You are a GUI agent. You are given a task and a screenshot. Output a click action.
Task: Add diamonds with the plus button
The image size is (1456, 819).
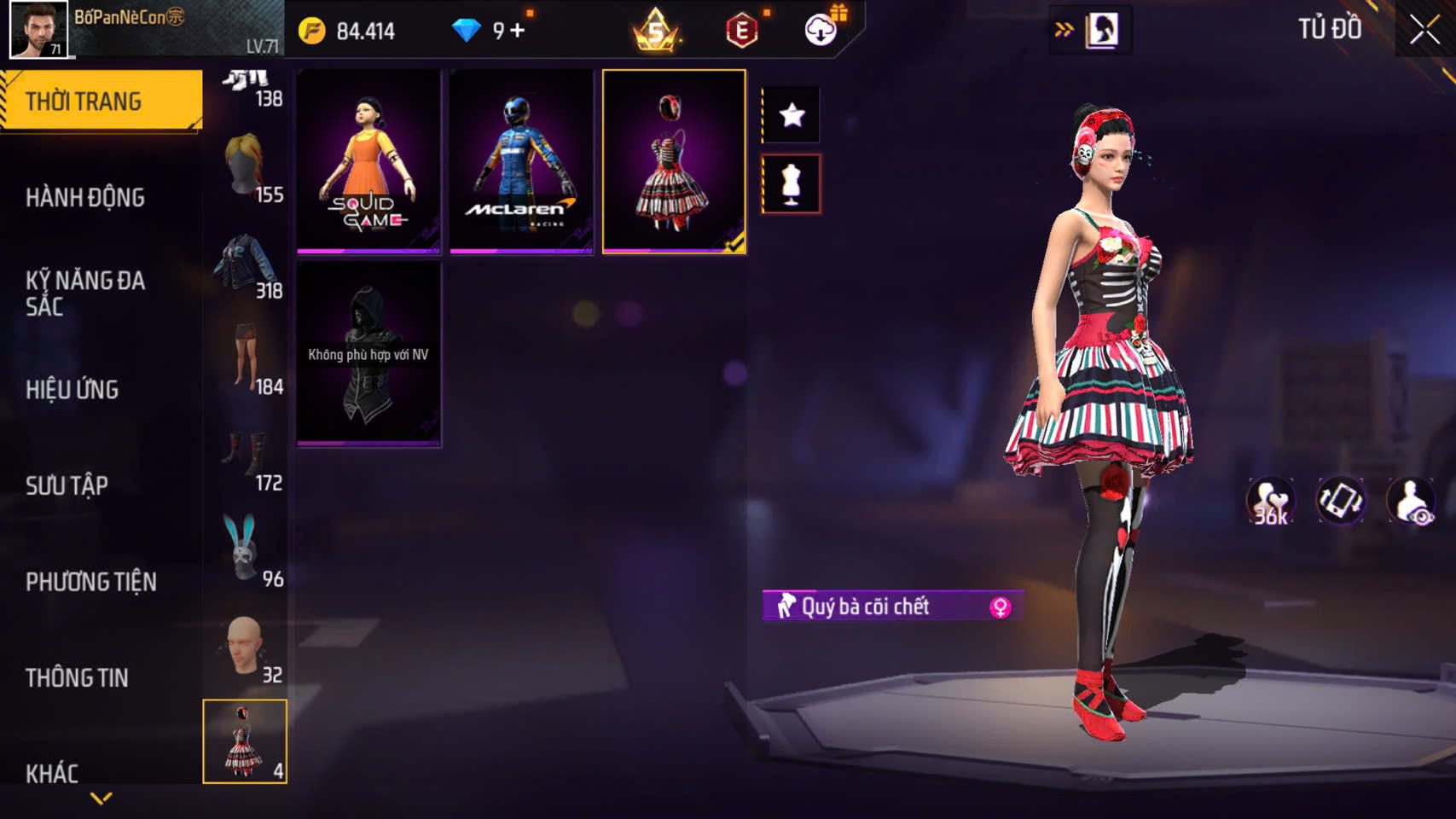click(x=518, y=31)
